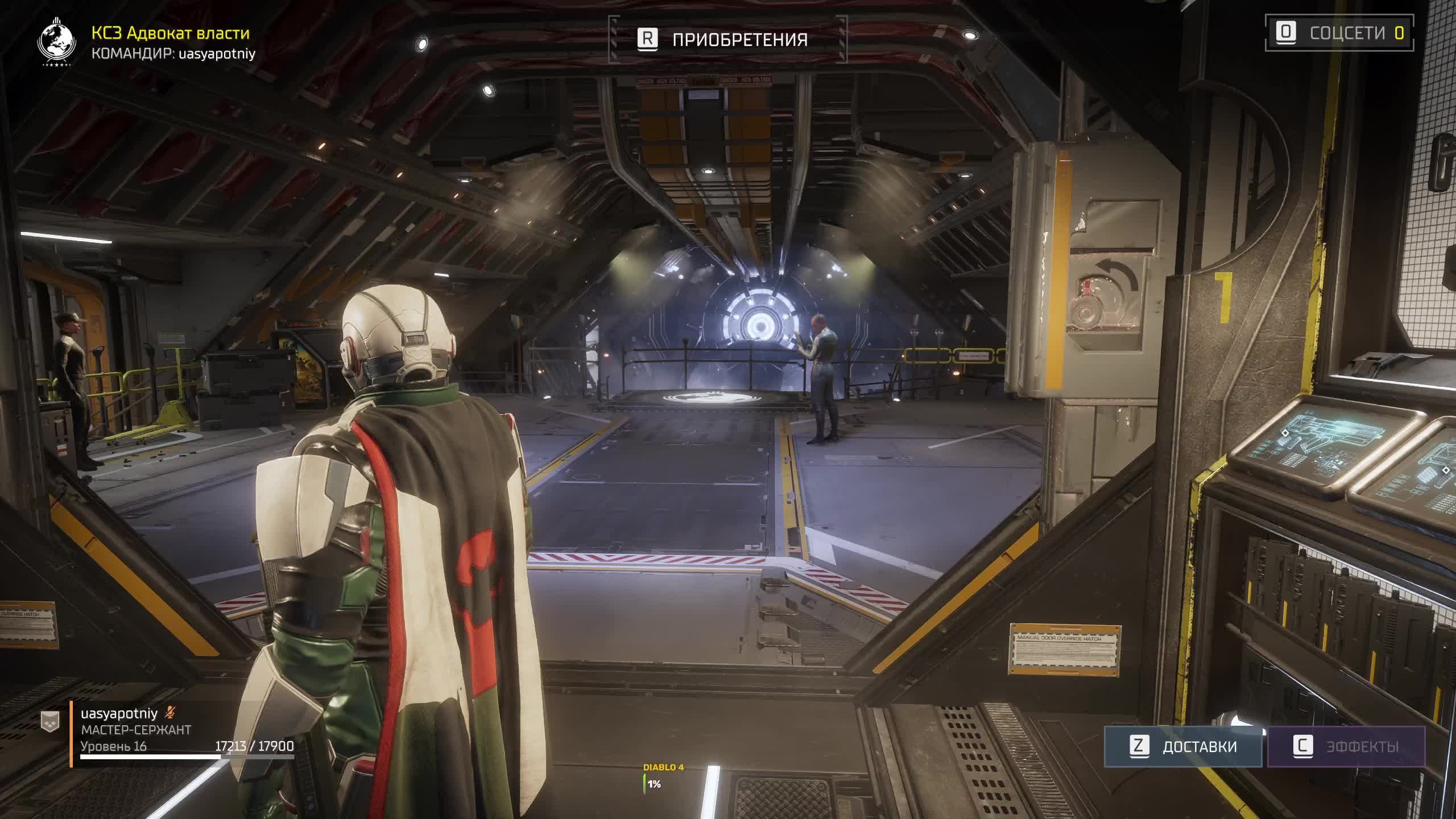Open the Эффекты effects panel
The height and width of the screenshot is (819, 1456).
pyautogui.click(x=1346, y=746)
